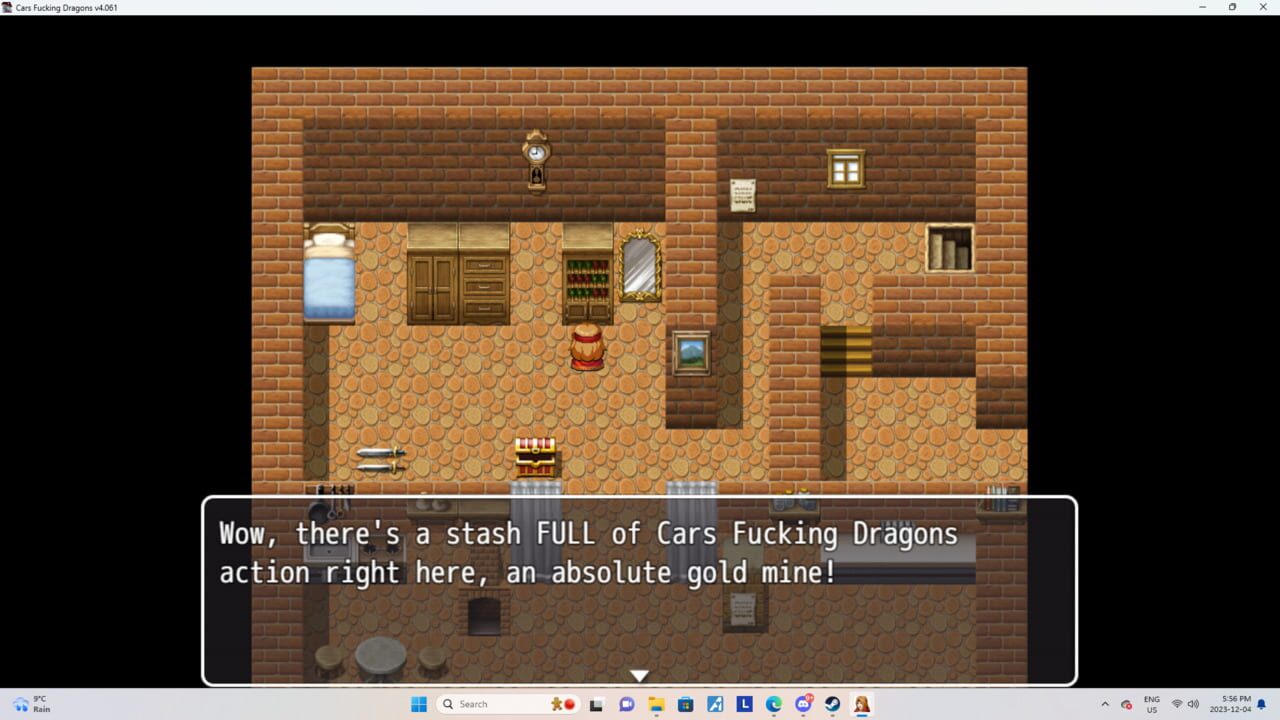Open the Windows Start menu
Image resolution: width=1280 pixels, height=720 pixels.
click(x=419, y=703)
